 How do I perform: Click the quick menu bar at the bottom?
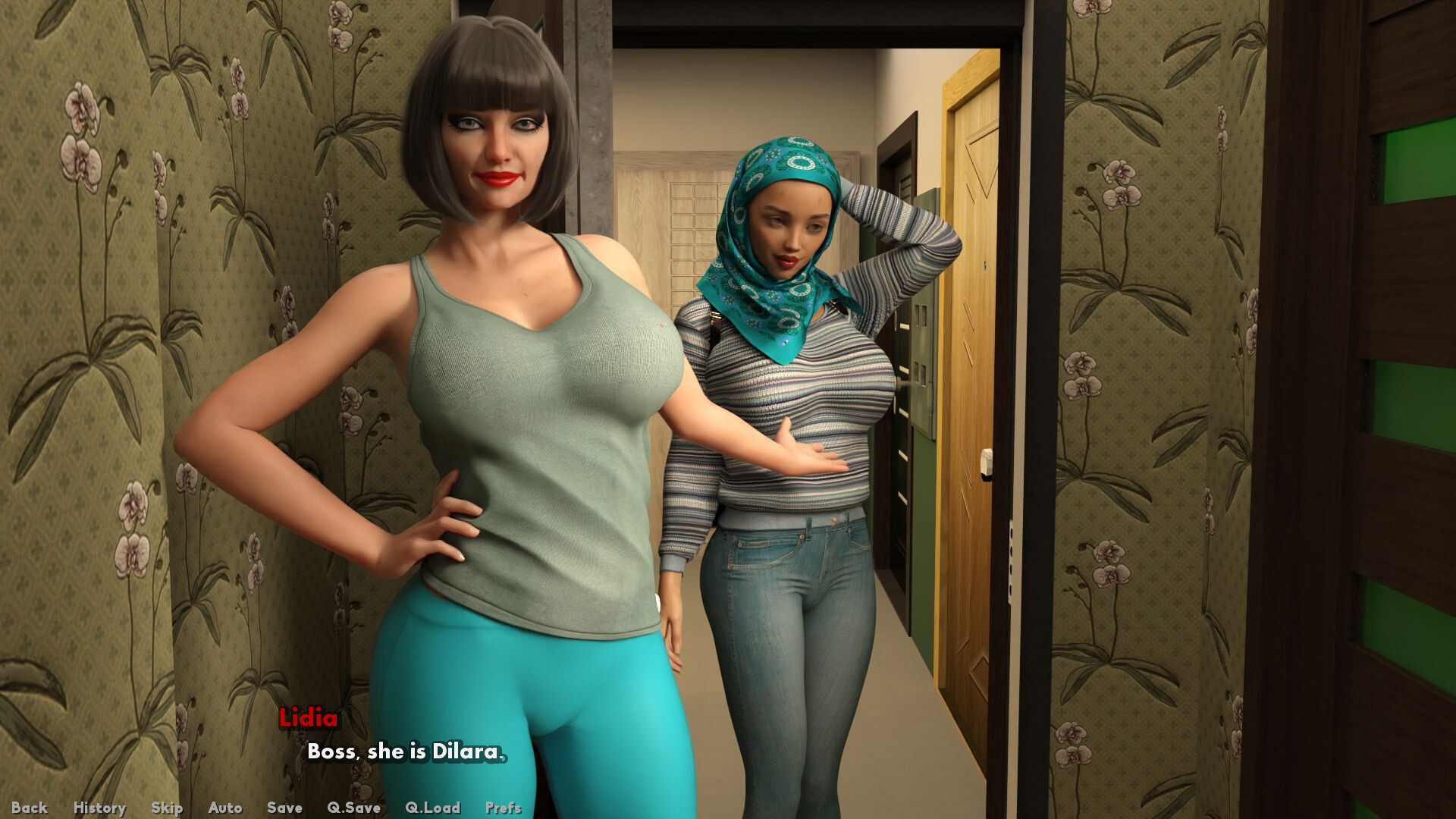coord(265,808)
